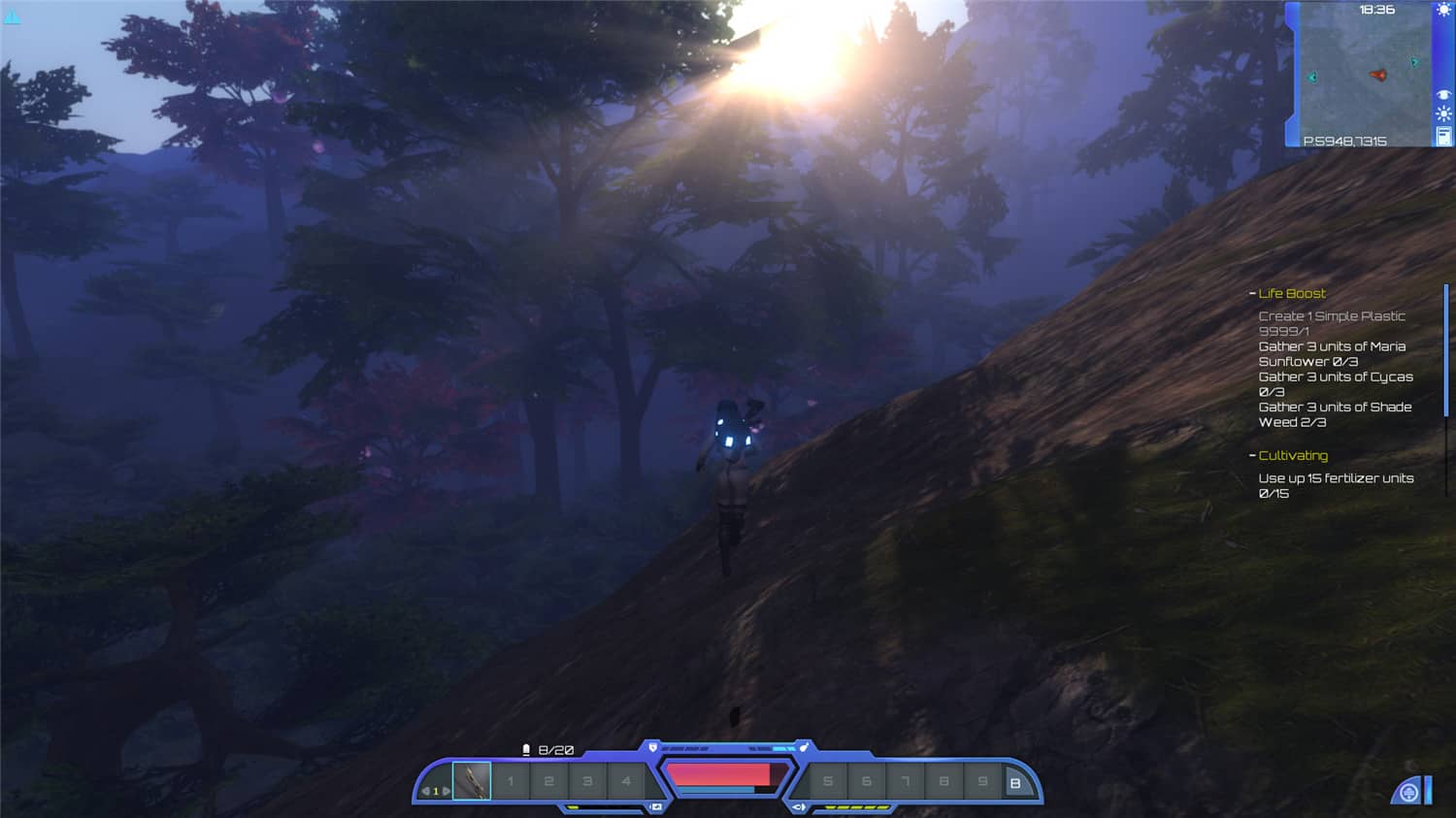
Task: Collapse the Cultivating quest section
Action: pyautogui.click(x=1251, y=455)
